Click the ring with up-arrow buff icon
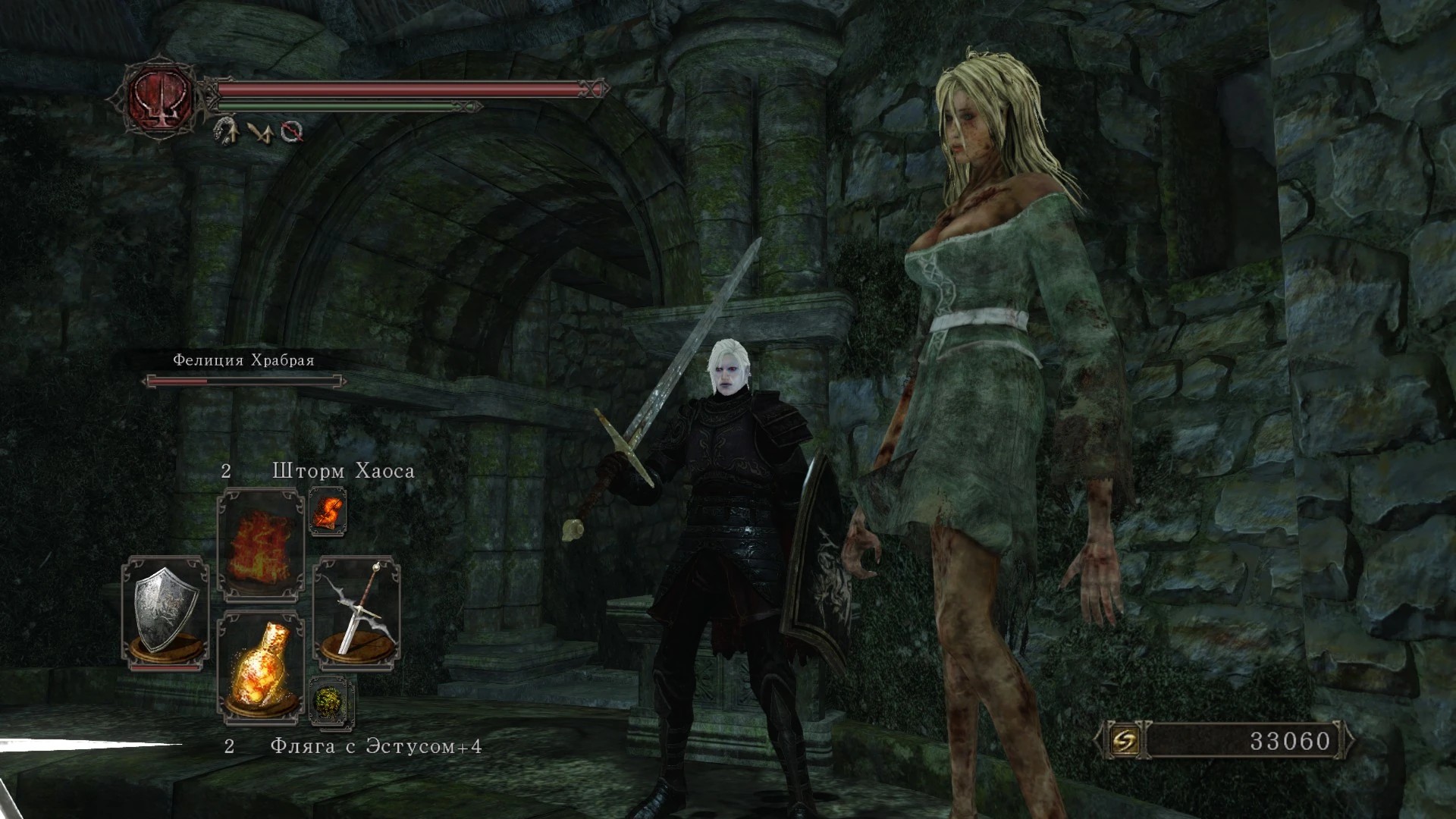Screen dimensions: 1456x819 click(x=226, y=130)
